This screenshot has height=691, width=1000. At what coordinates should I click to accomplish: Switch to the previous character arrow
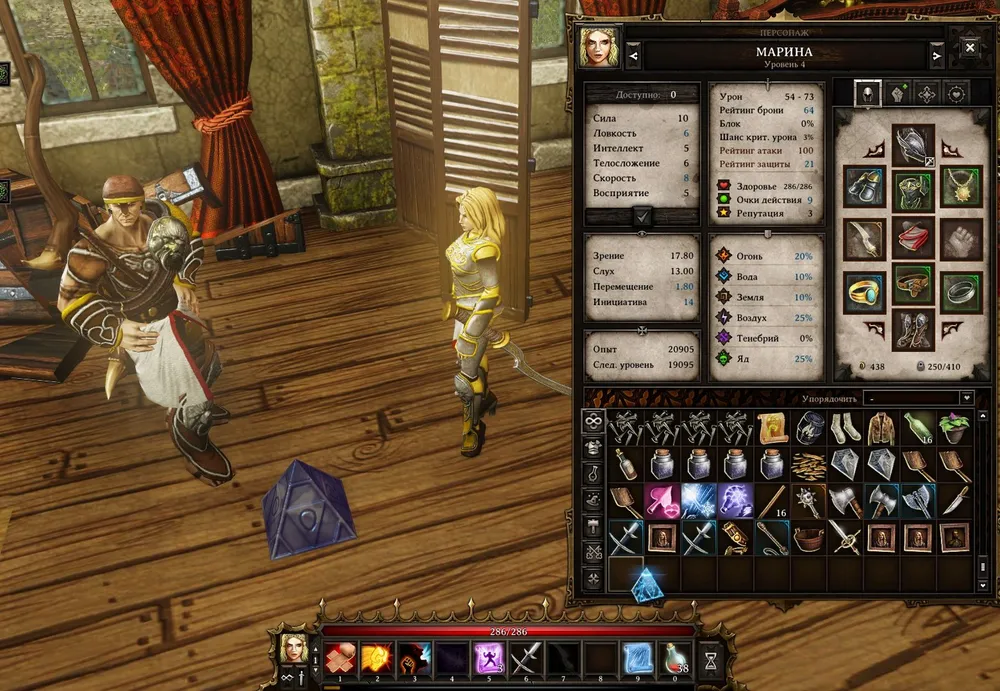click(634, 56)
